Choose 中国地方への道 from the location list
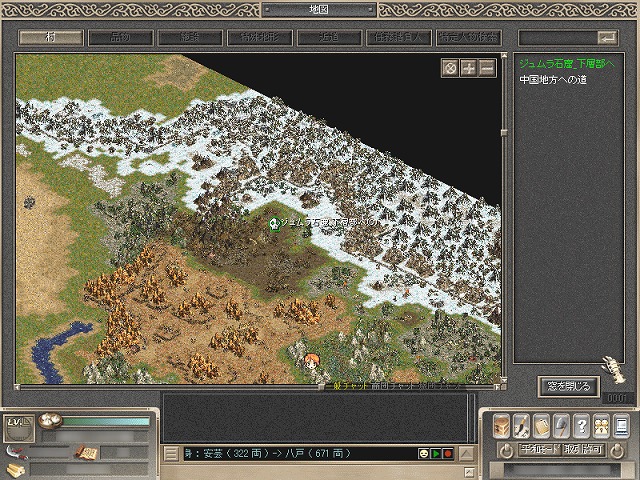640x480 pixels. (551, 77)
